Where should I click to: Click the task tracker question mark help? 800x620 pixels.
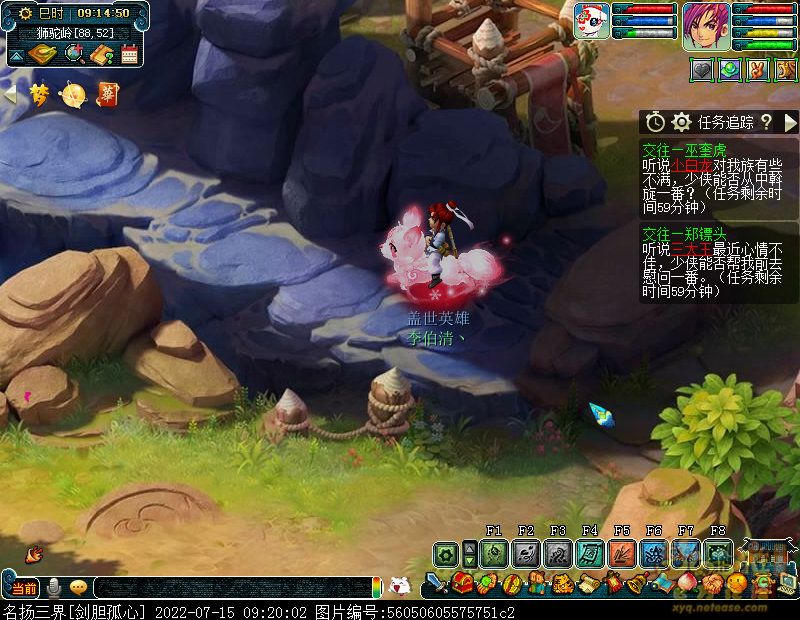point(766,122)
